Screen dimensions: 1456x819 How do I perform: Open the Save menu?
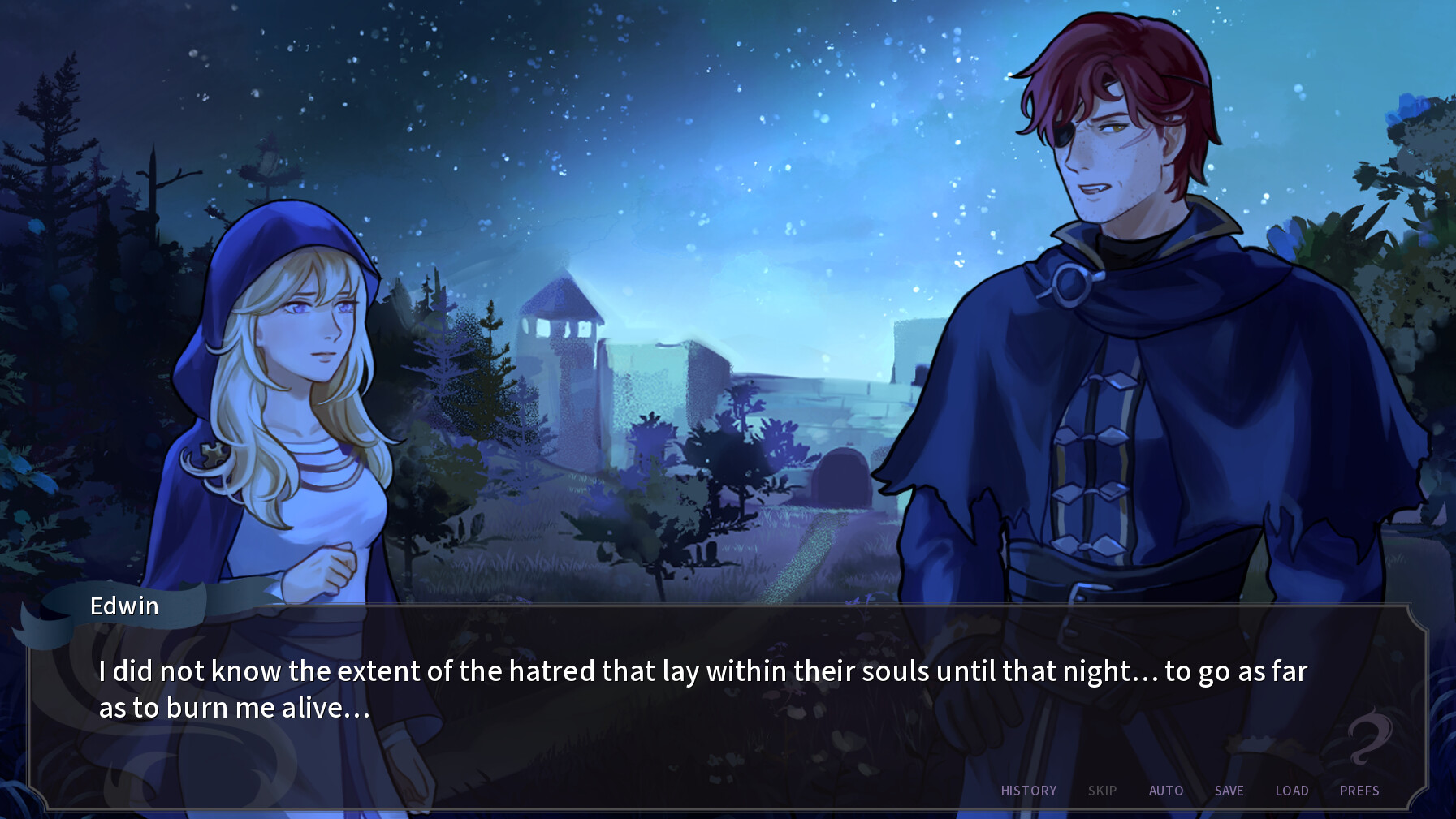click(1229, 791)
